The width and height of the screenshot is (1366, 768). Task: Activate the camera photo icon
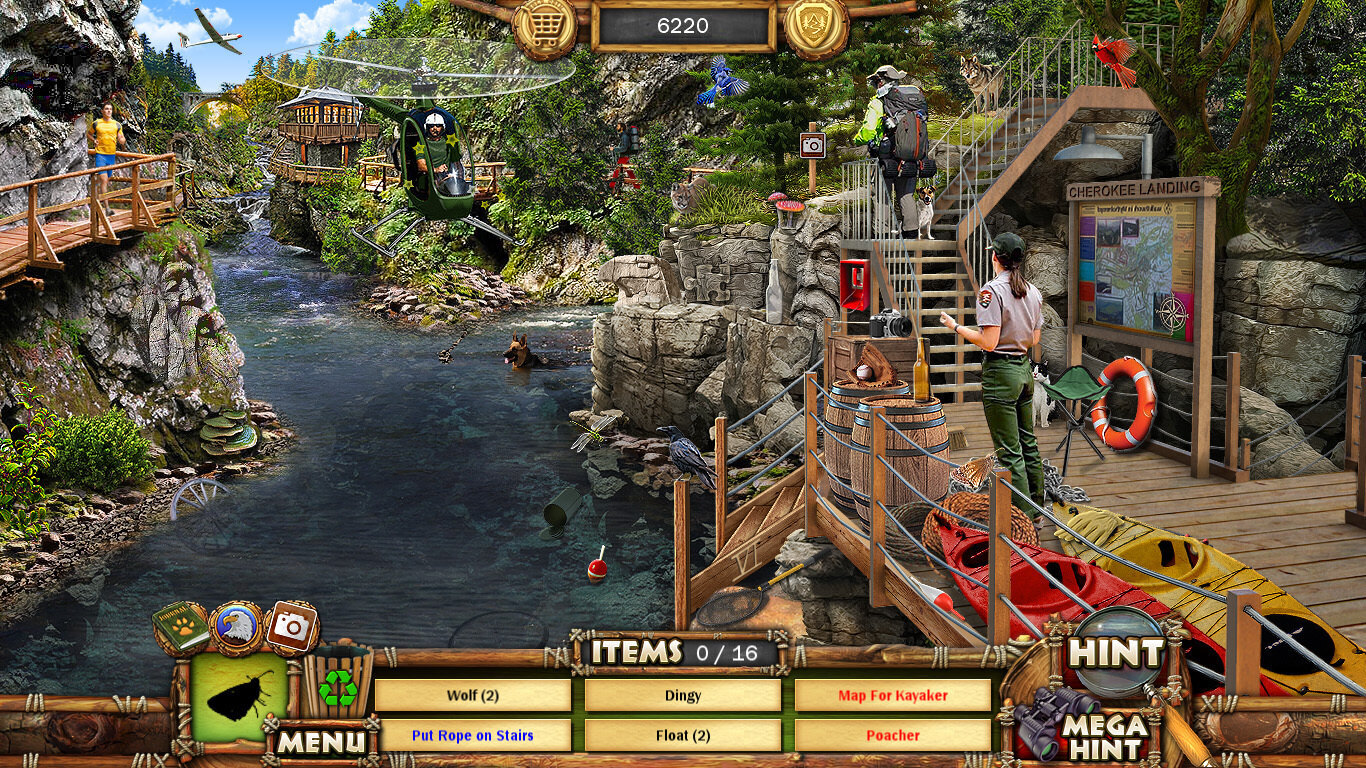click(x=292, y=627)
